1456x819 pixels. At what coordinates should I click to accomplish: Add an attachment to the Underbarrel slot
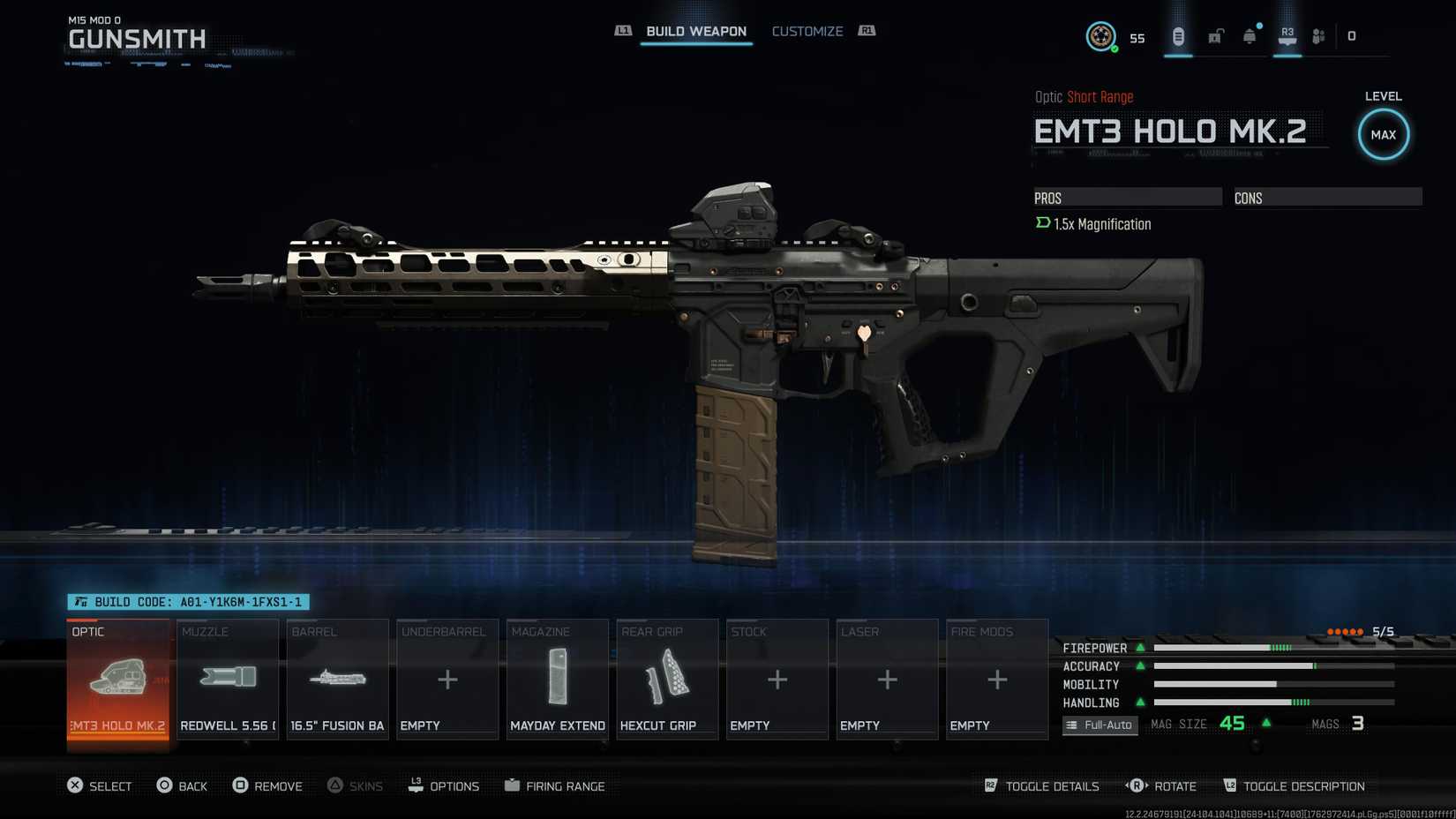[447, 680]
